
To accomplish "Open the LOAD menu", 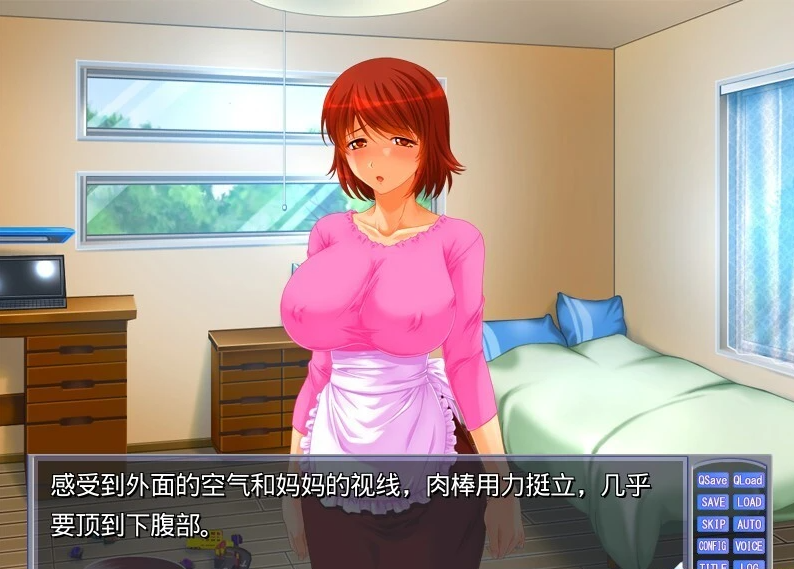I will (x=748, y=503).
